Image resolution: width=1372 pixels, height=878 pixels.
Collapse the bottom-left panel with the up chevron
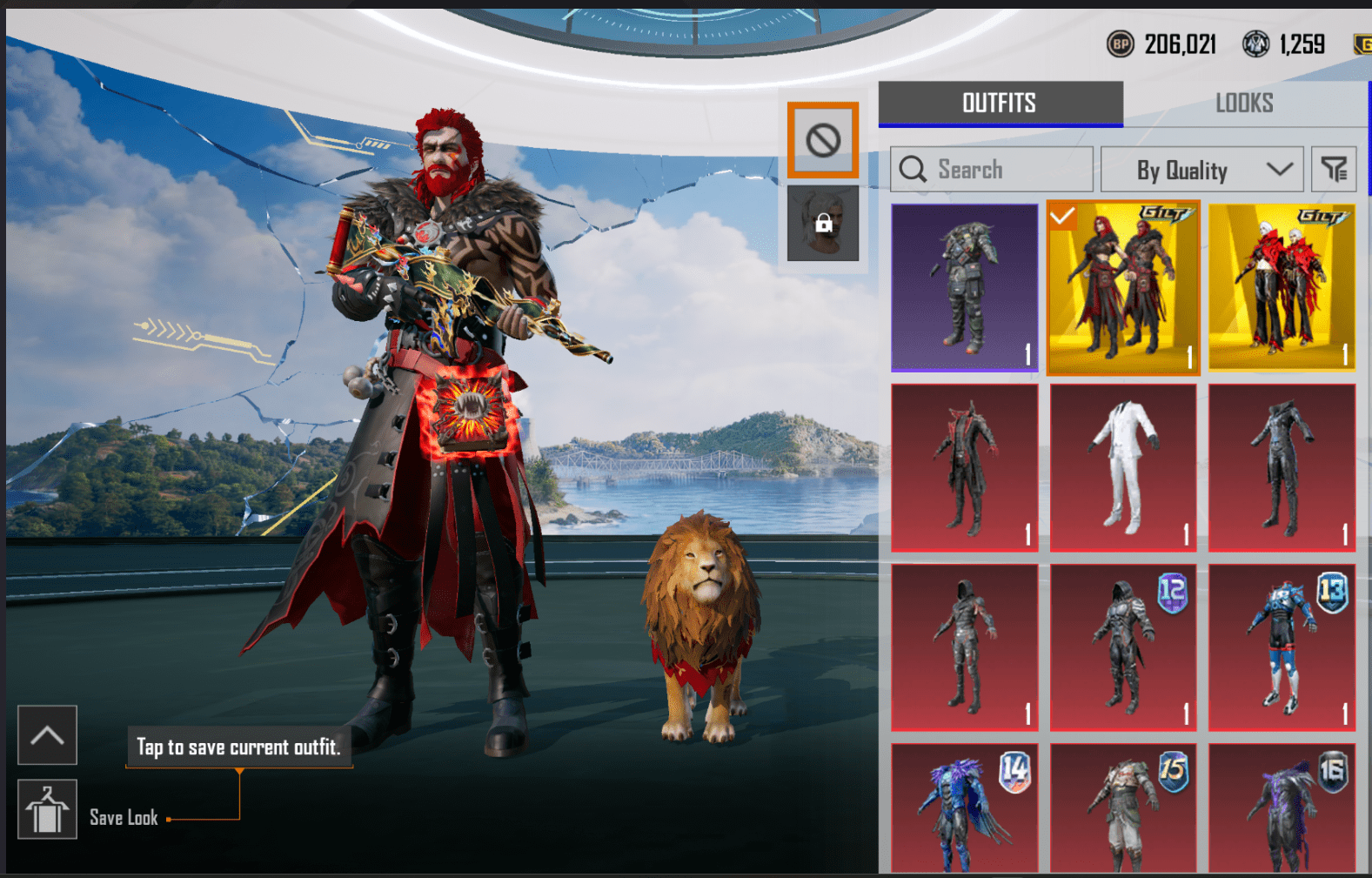tap(47, 735)
